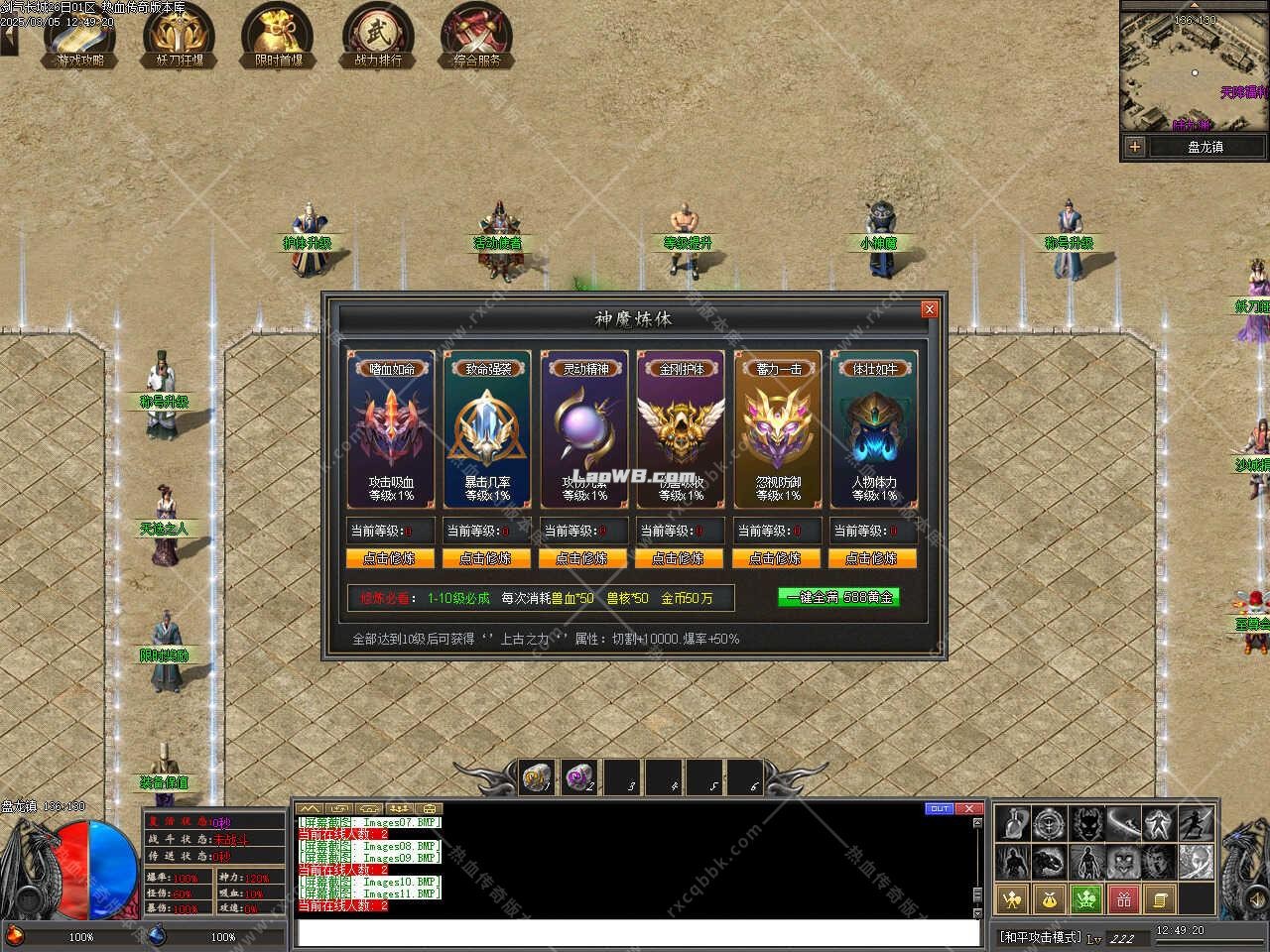Click 点击修炼 below the 灵动精神 card
1270x952 pixels.
pos(582,558)
